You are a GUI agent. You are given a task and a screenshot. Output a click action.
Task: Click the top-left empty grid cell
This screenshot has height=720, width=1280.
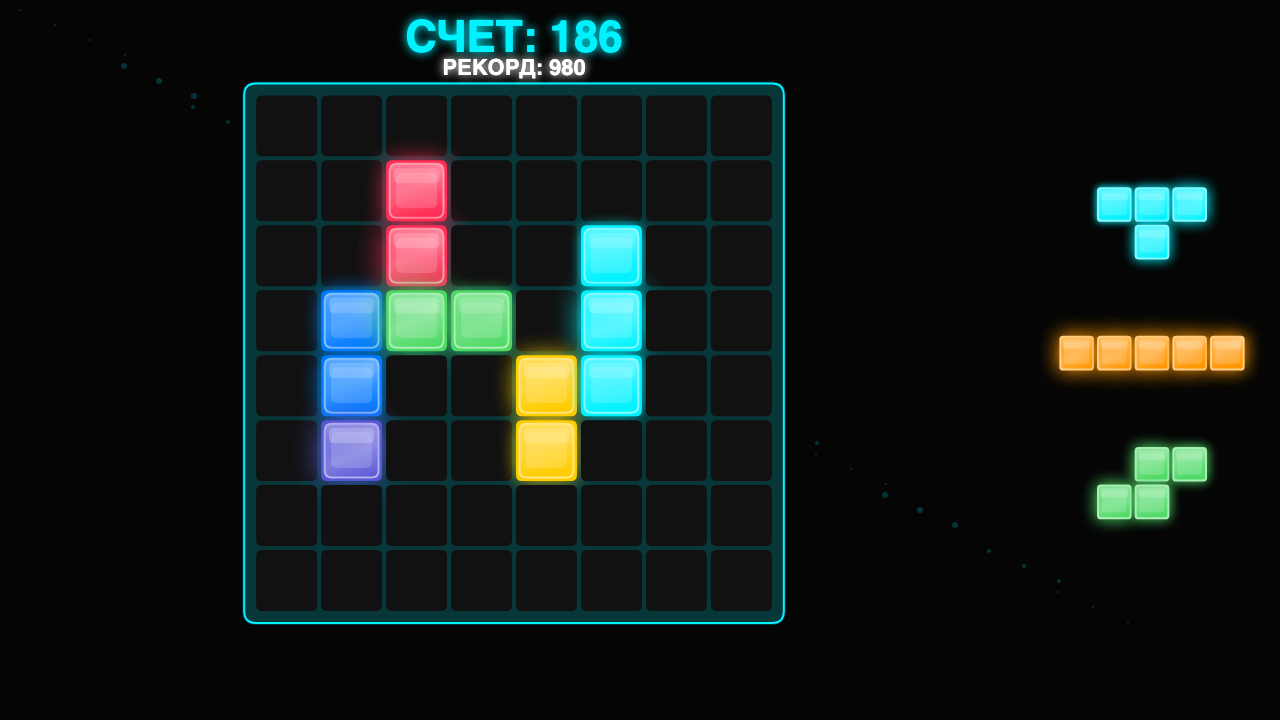tap(287, 125)
